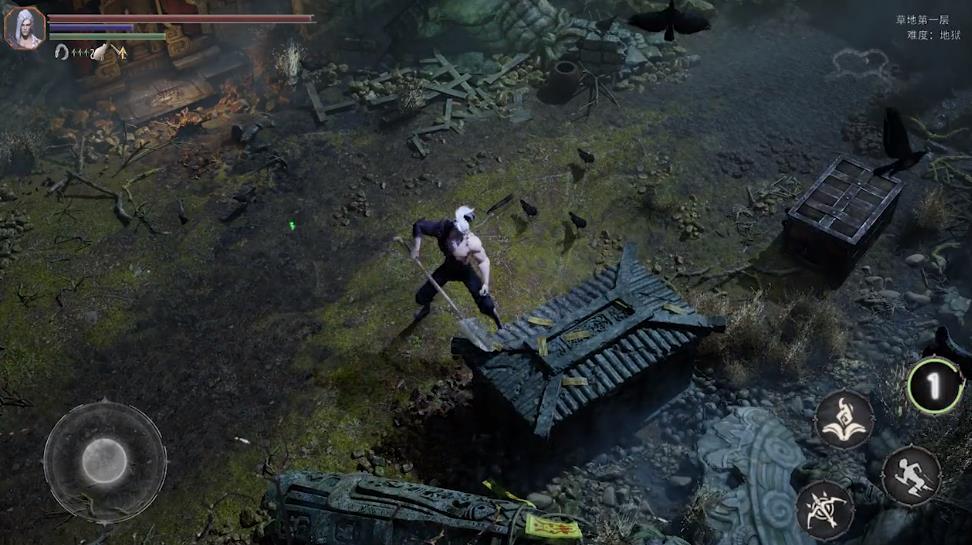The width and height of the screenshot is (972, 545).
Task: Activate the flaming book skill
Action: [844, 418]
